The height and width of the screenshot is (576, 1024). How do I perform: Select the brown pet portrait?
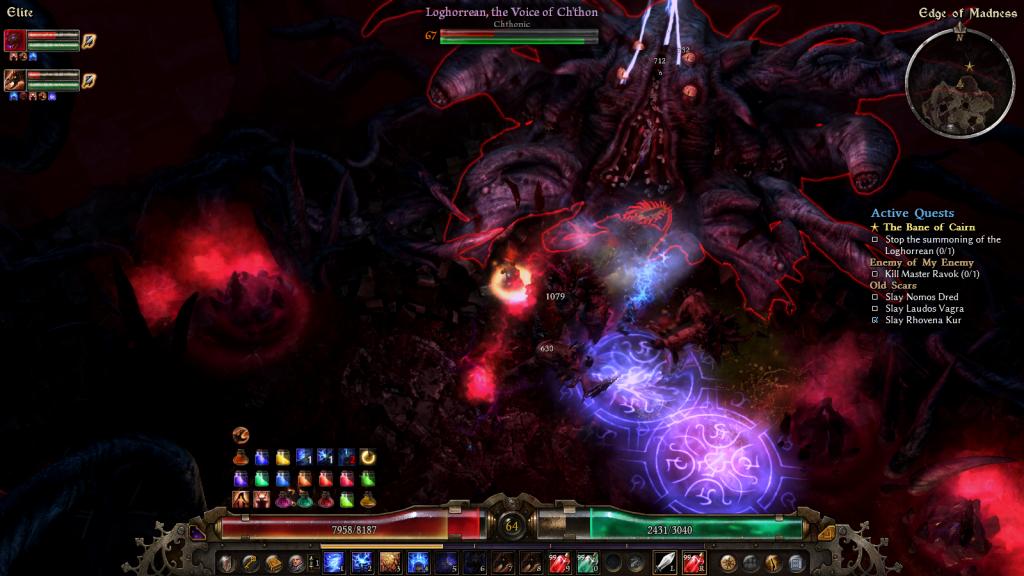15,79
